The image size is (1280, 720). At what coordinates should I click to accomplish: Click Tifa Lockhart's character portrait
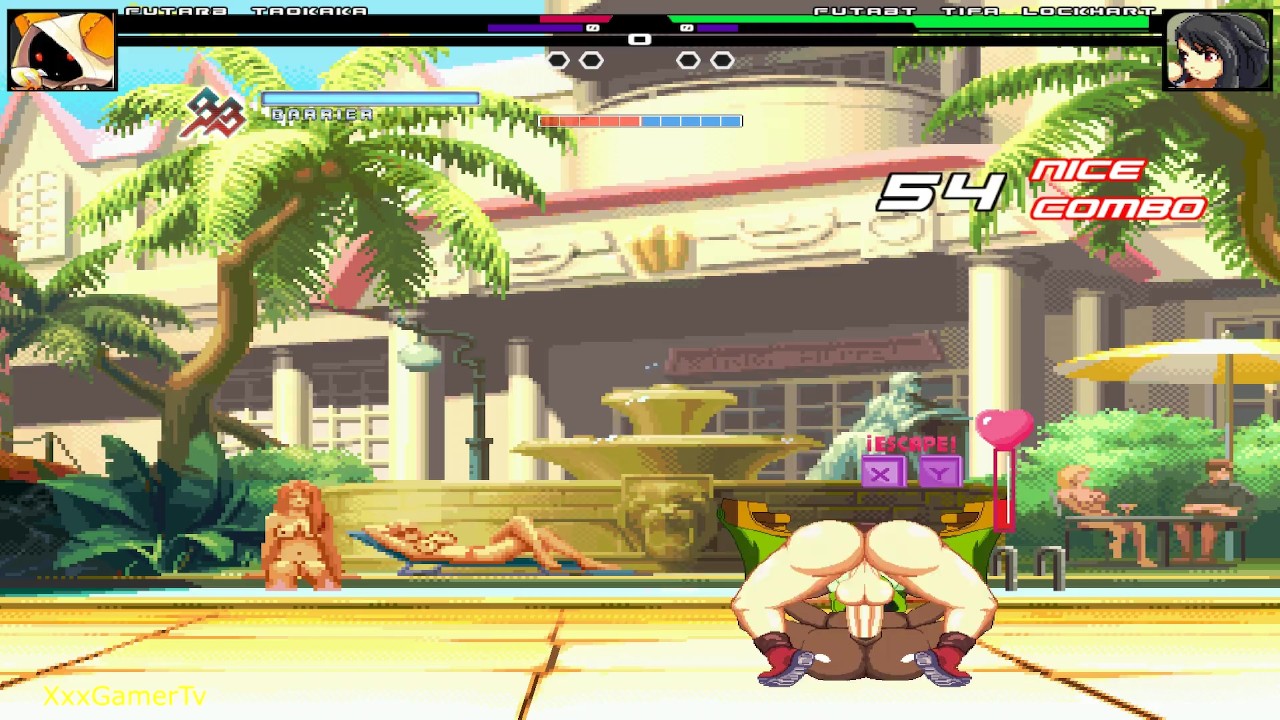(x=1216, y=50)
